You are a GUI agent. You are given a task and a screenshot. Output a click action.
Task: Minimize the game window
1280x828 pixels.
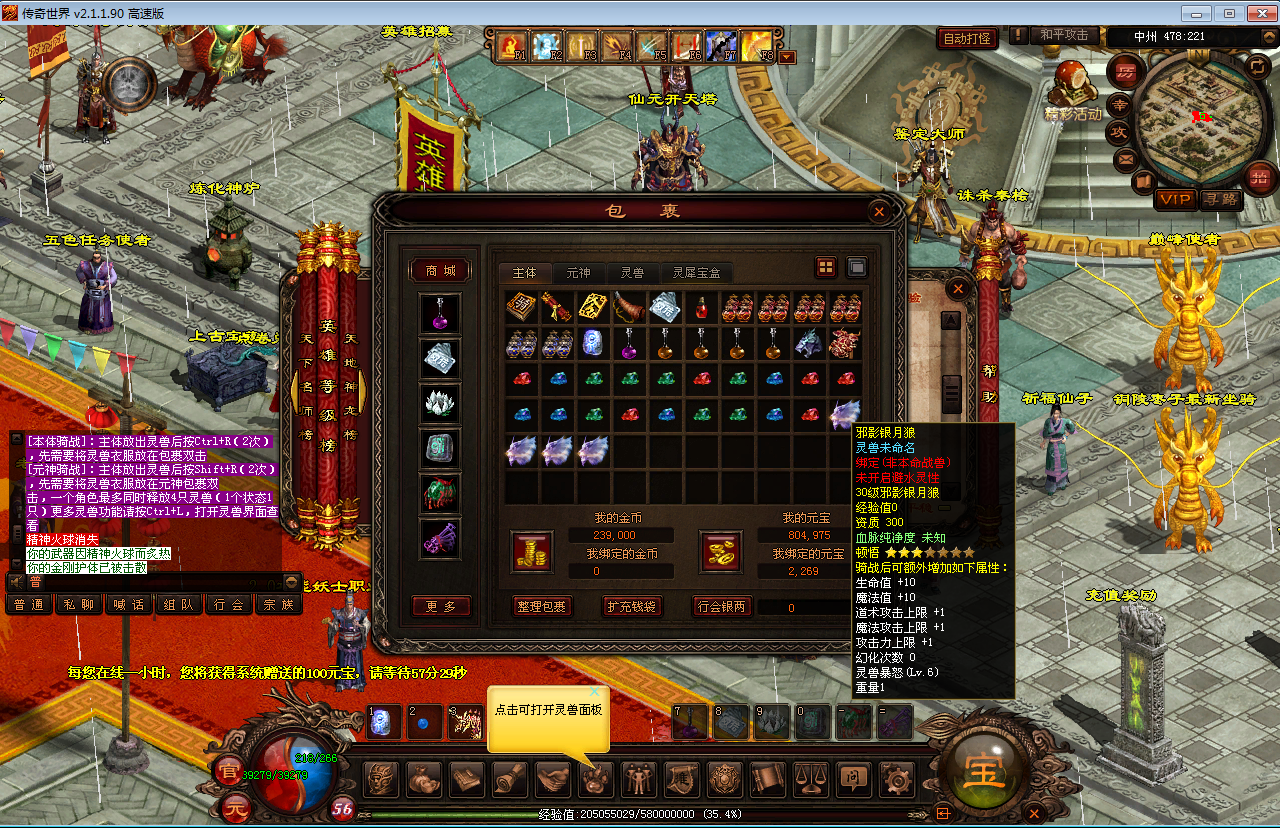tap(1197, 13)
